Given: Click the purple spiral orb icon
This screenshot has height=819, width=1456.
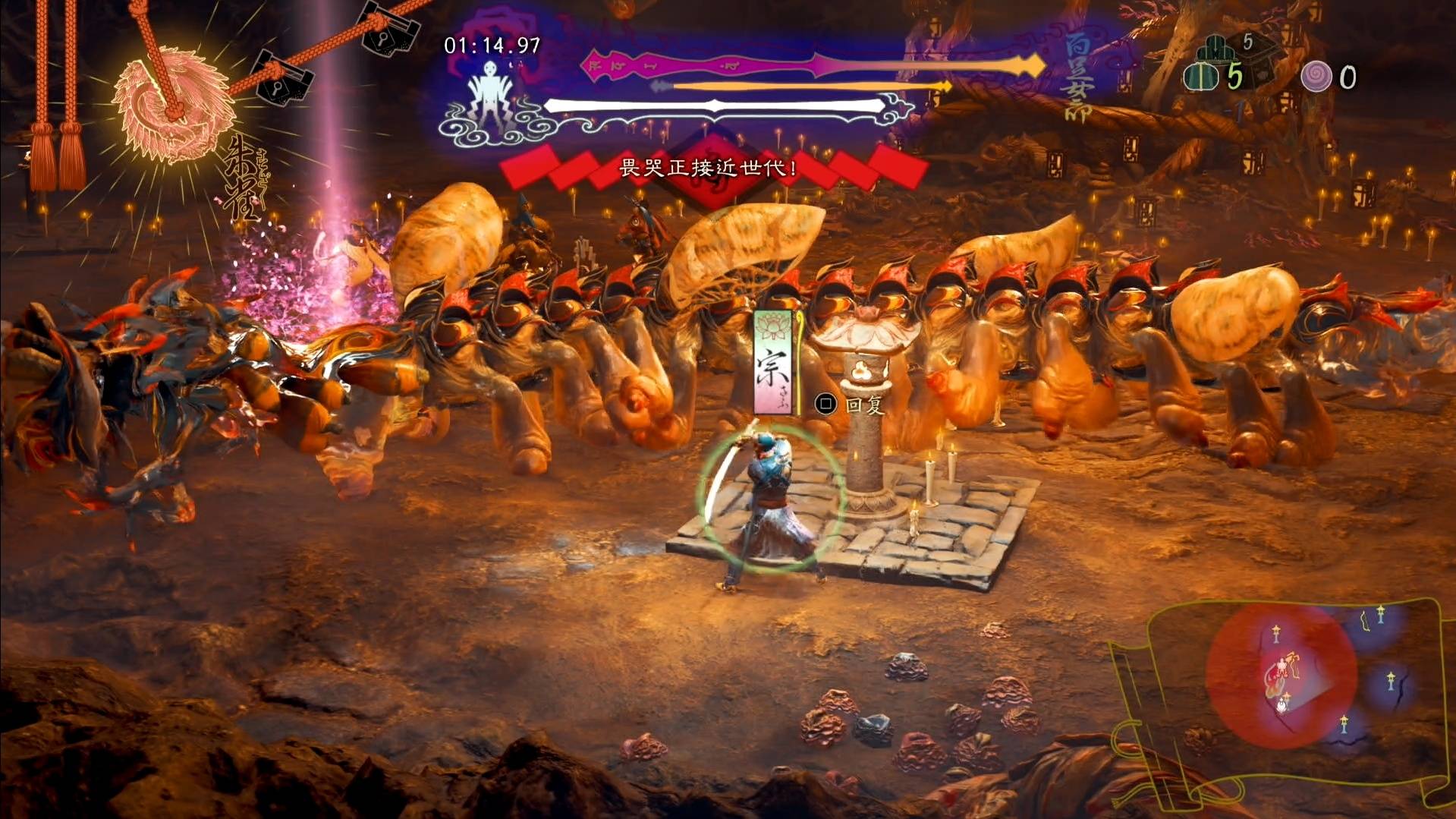Looking at the screenshot, I should click(x=1316, y=77).
